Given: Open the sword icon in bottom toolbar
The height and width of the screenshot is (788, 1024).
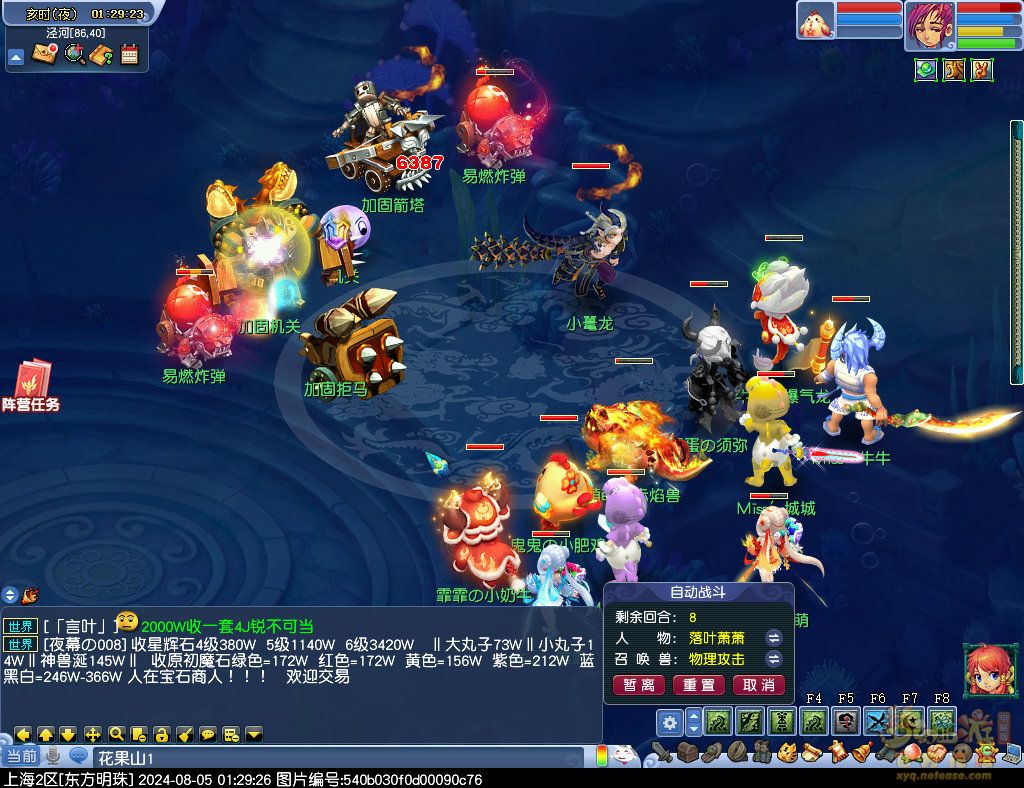Looking at the screenshot, I should click(662, 752).
